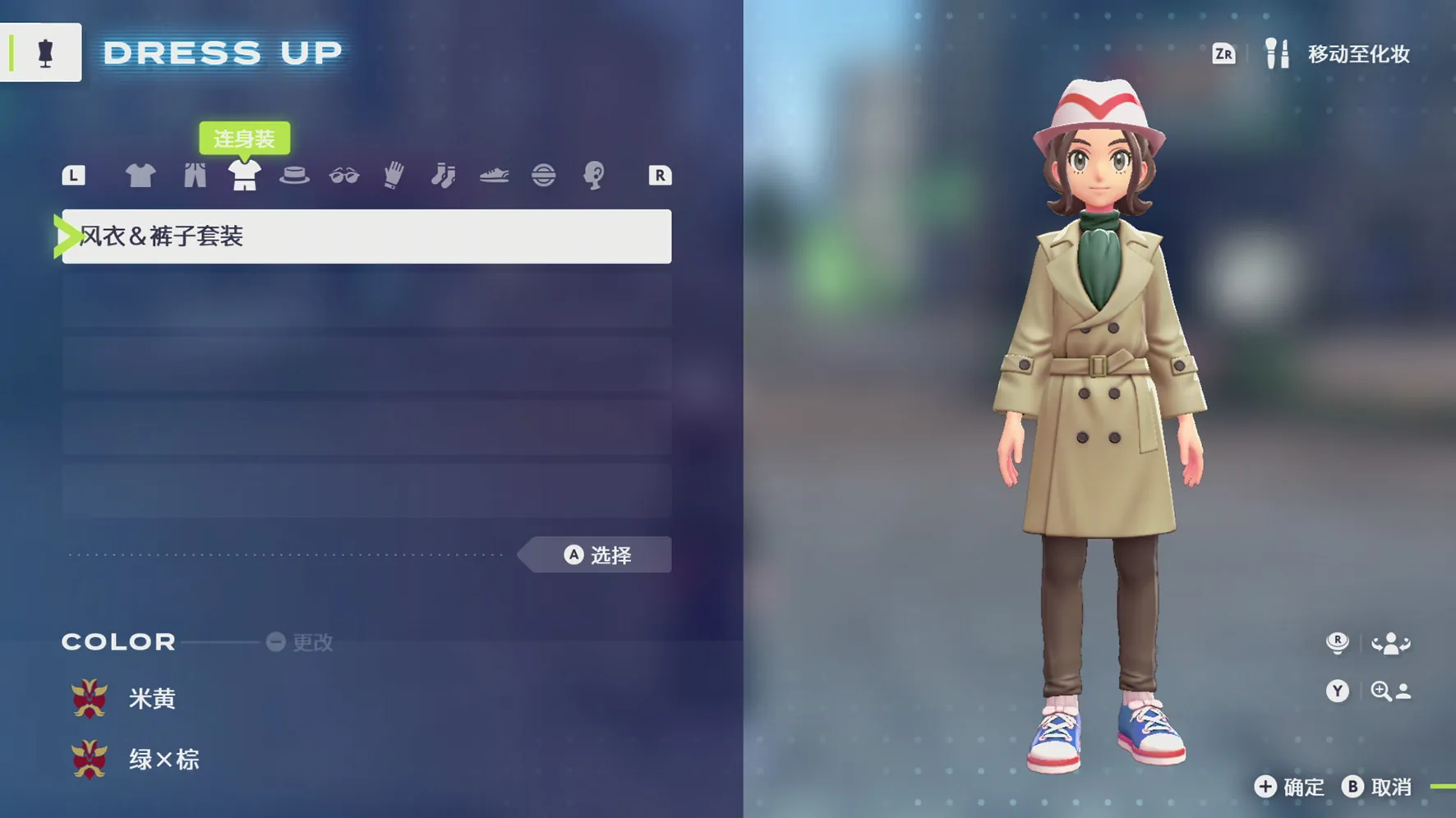Open the round striped icon category

tap(543, 175)
